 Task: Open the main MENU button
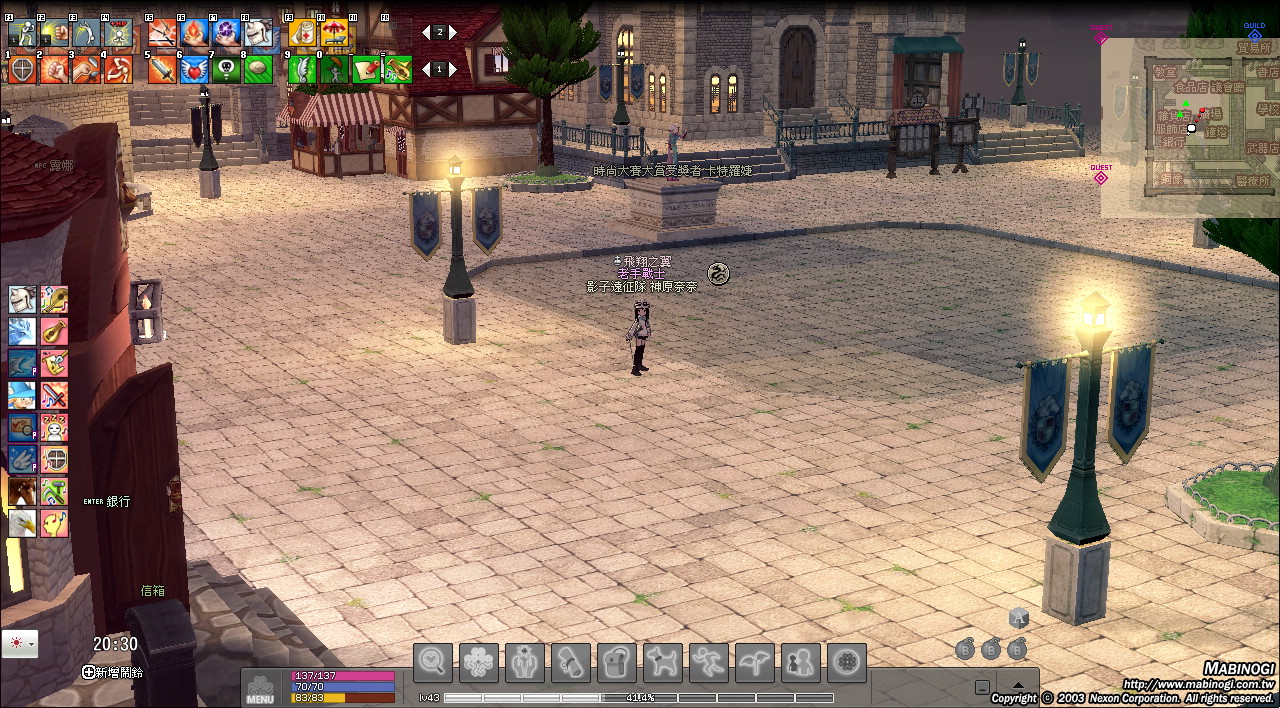pyautogui.click(x=260, y=688)
